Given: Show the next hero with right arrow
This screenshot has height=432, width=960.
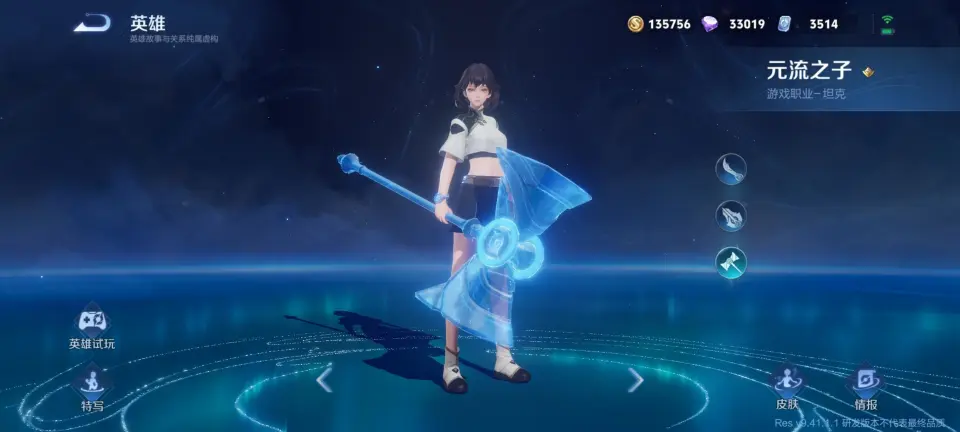Looking at the screenshot, I should pyautogui.click(x=635, y=380).
